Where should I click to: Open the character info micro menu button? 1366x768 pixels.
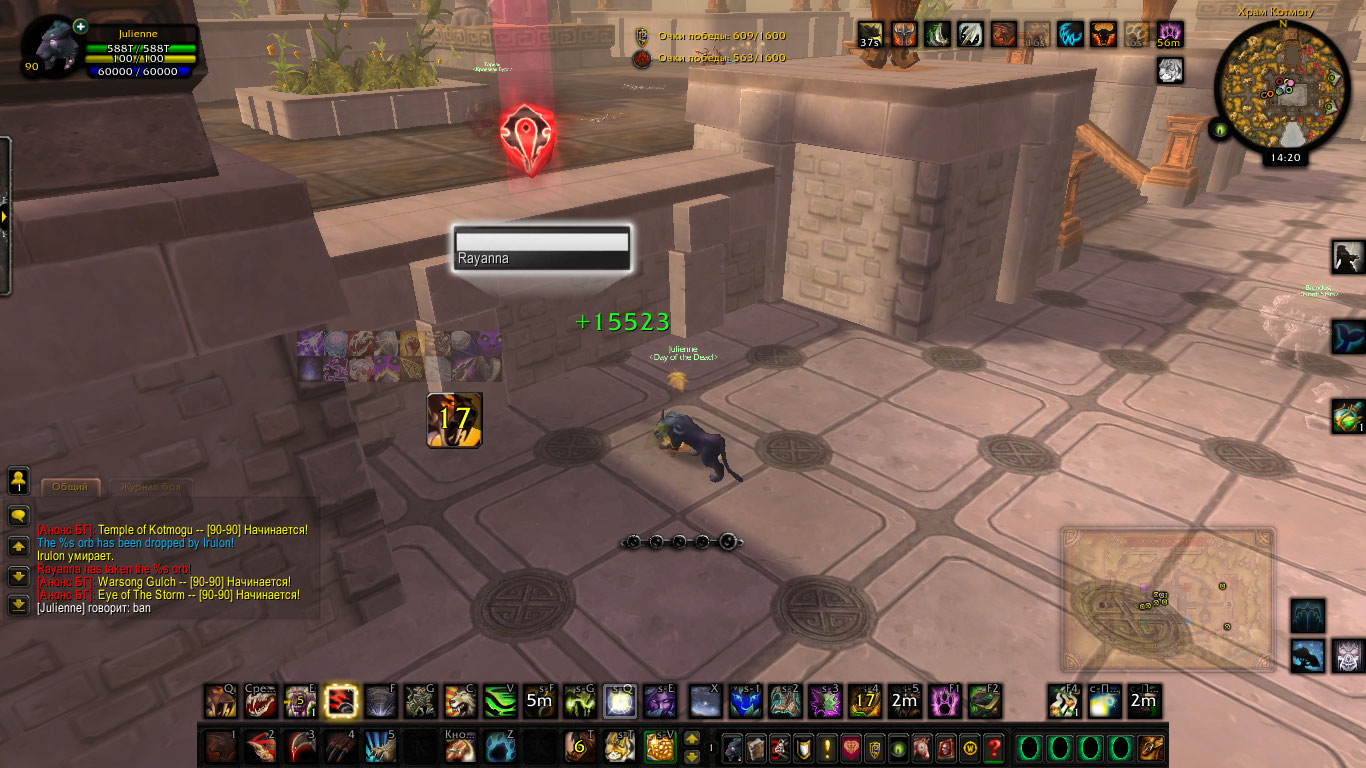point(733,747)
